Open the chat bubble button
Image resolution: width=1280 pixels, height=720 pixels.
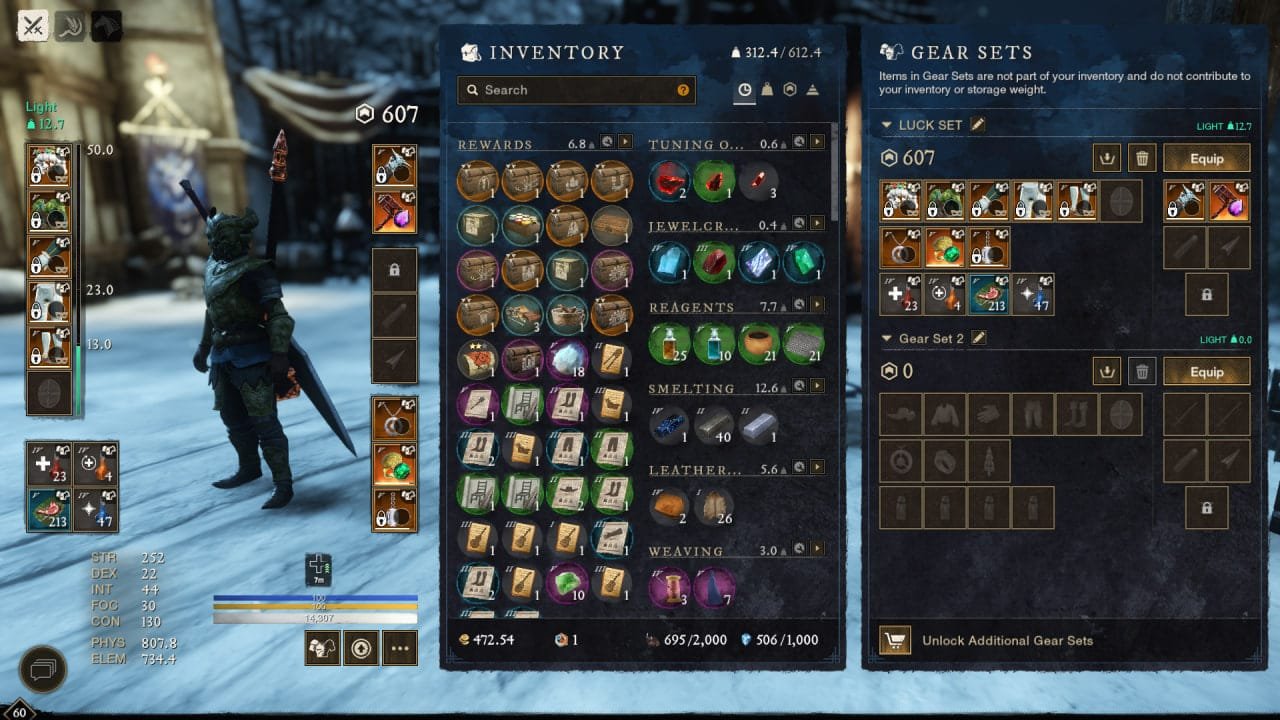pos(42,667)
